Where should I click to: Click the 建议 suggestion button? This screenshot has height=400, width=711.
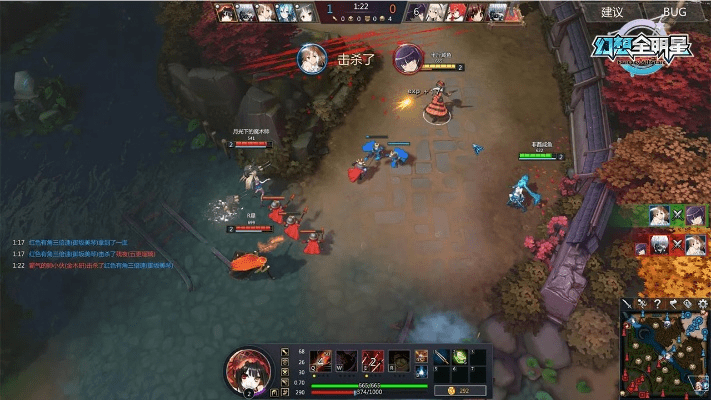click(612, 13)
